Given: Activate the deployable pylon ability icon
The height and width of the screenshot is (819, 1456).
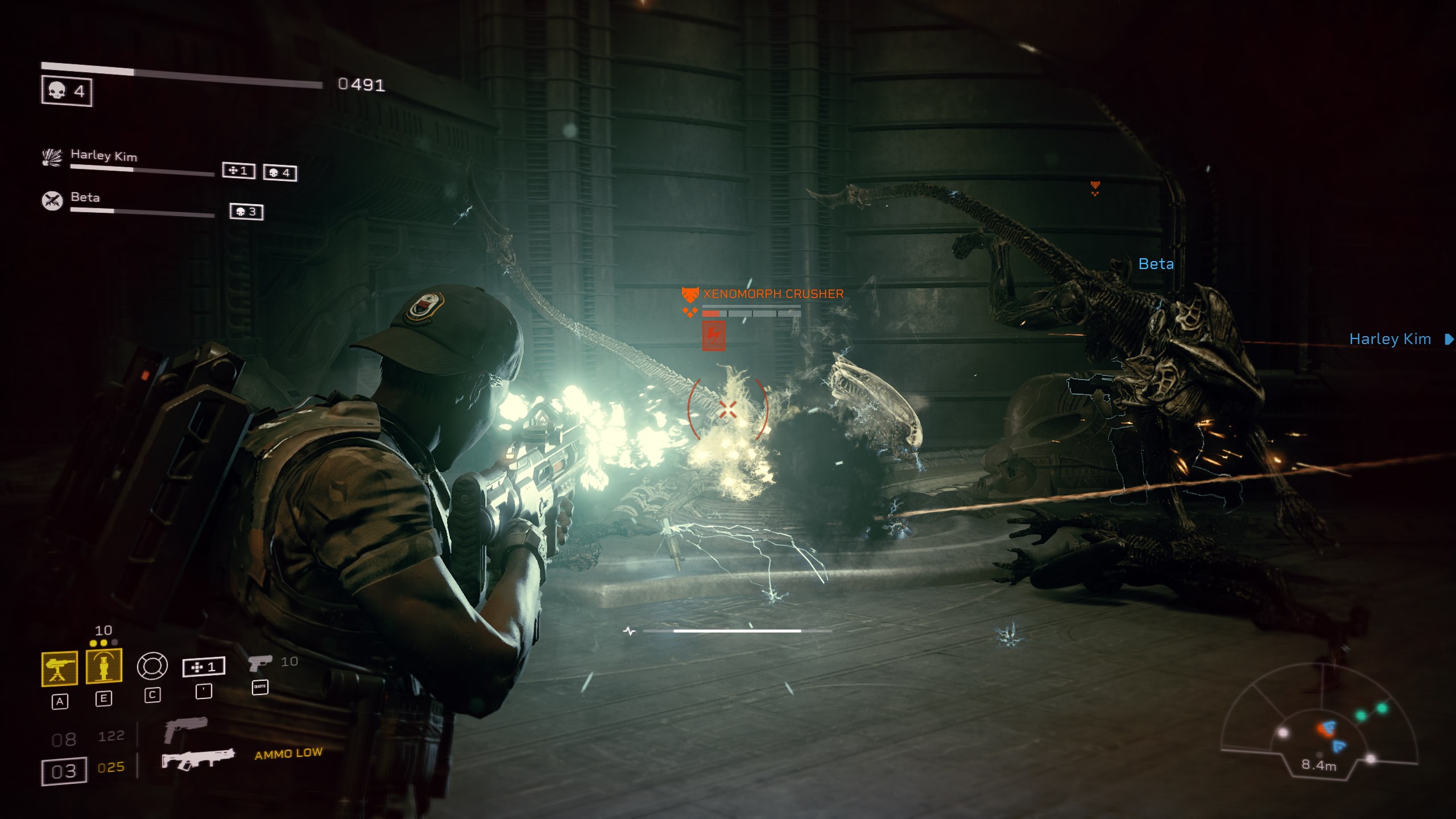Looking at the screenshot, I should 104,666.
